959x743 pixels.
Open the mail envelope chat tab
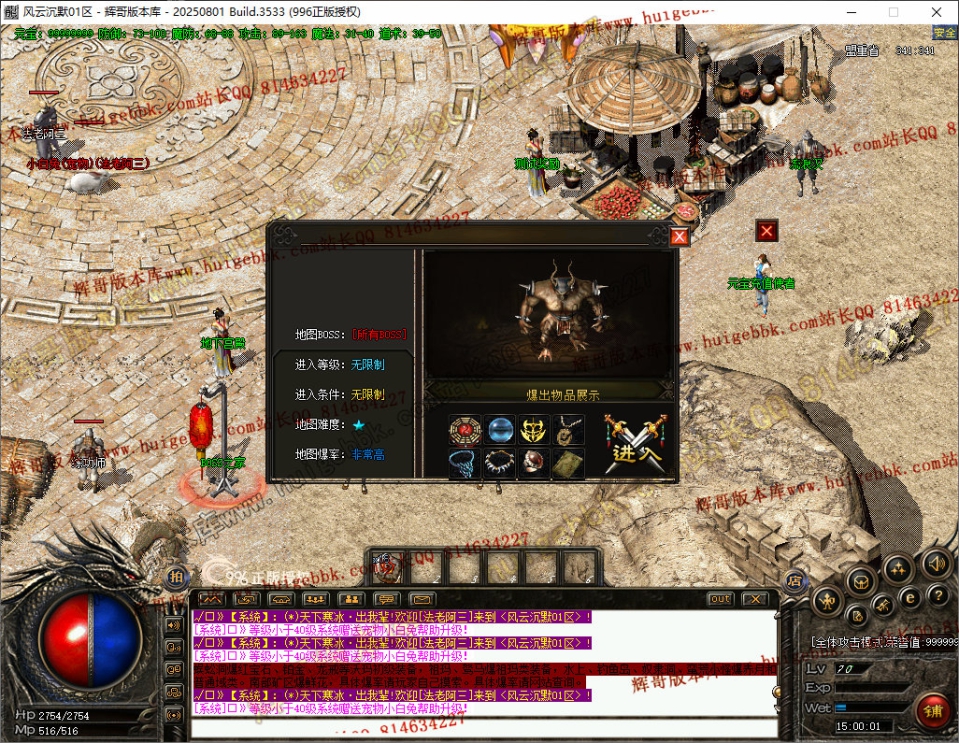point(421,599)
